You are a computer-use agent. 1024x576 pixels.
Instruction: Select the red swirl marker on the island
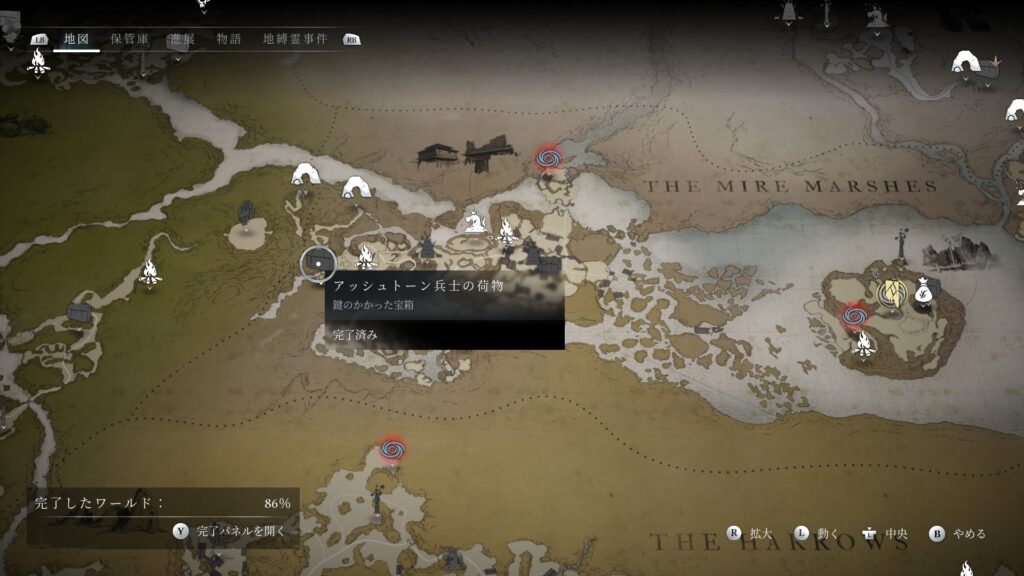click(x=853, y=315)
